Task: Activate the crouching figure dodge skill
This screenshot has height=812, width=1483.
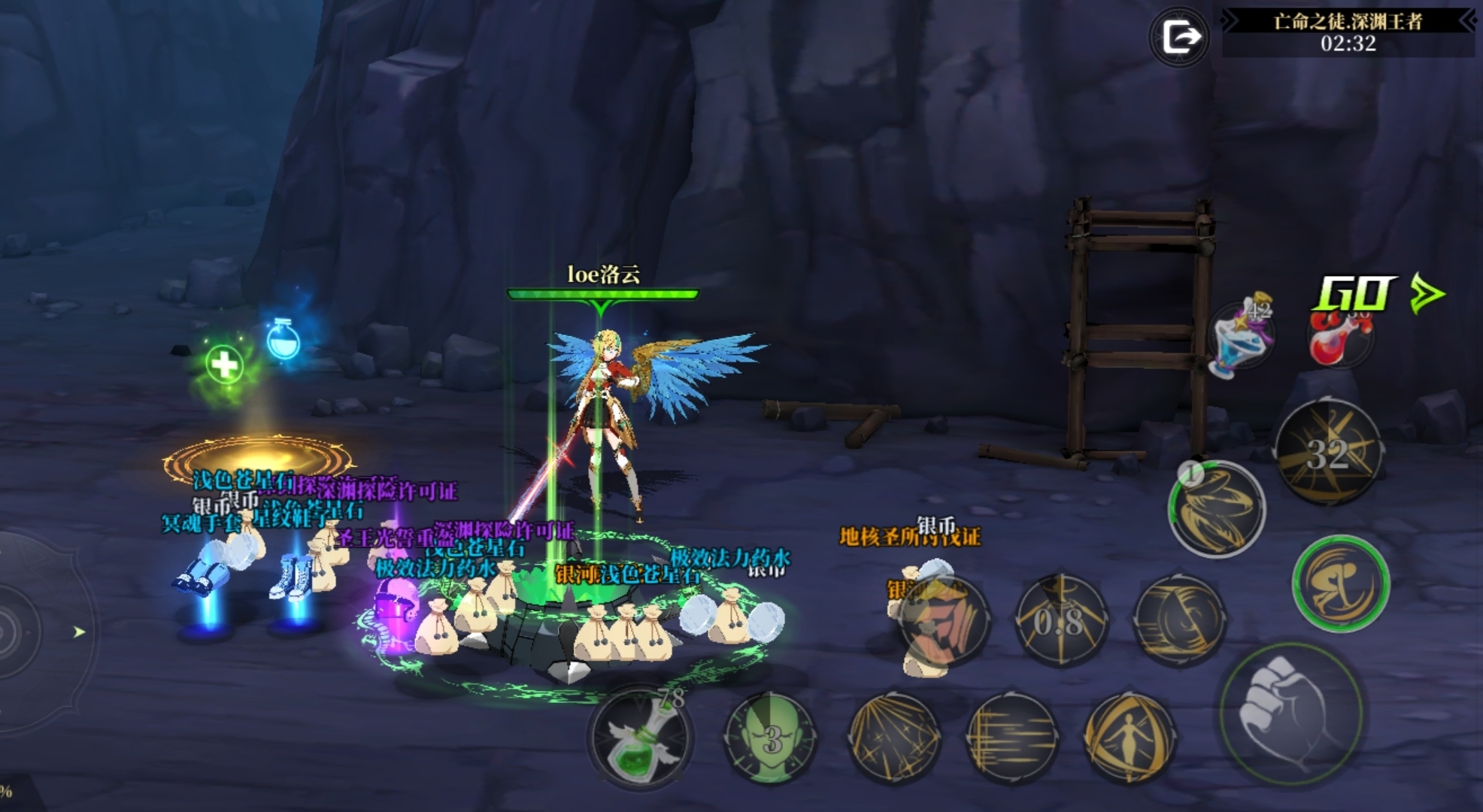Action: pos(1340,583)
